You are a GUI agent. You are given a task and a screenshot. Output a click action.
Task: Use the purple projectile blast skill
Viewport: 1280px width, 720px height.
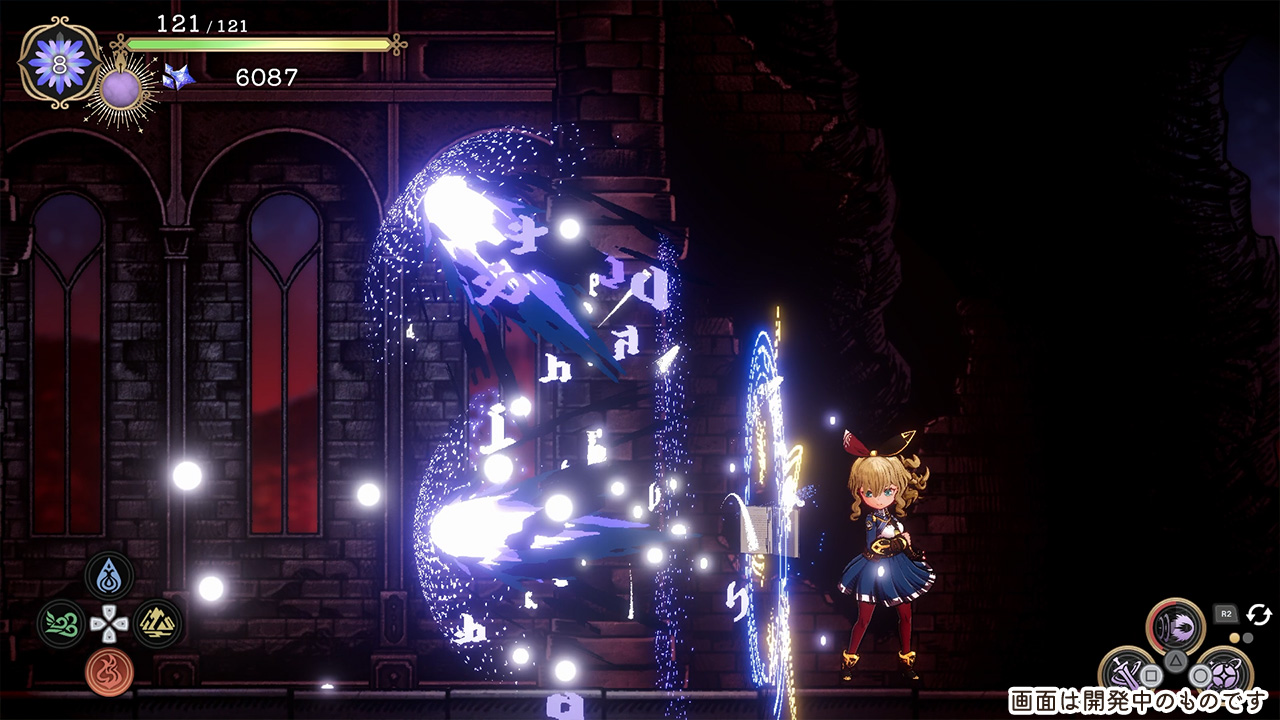pos(1175,625)
